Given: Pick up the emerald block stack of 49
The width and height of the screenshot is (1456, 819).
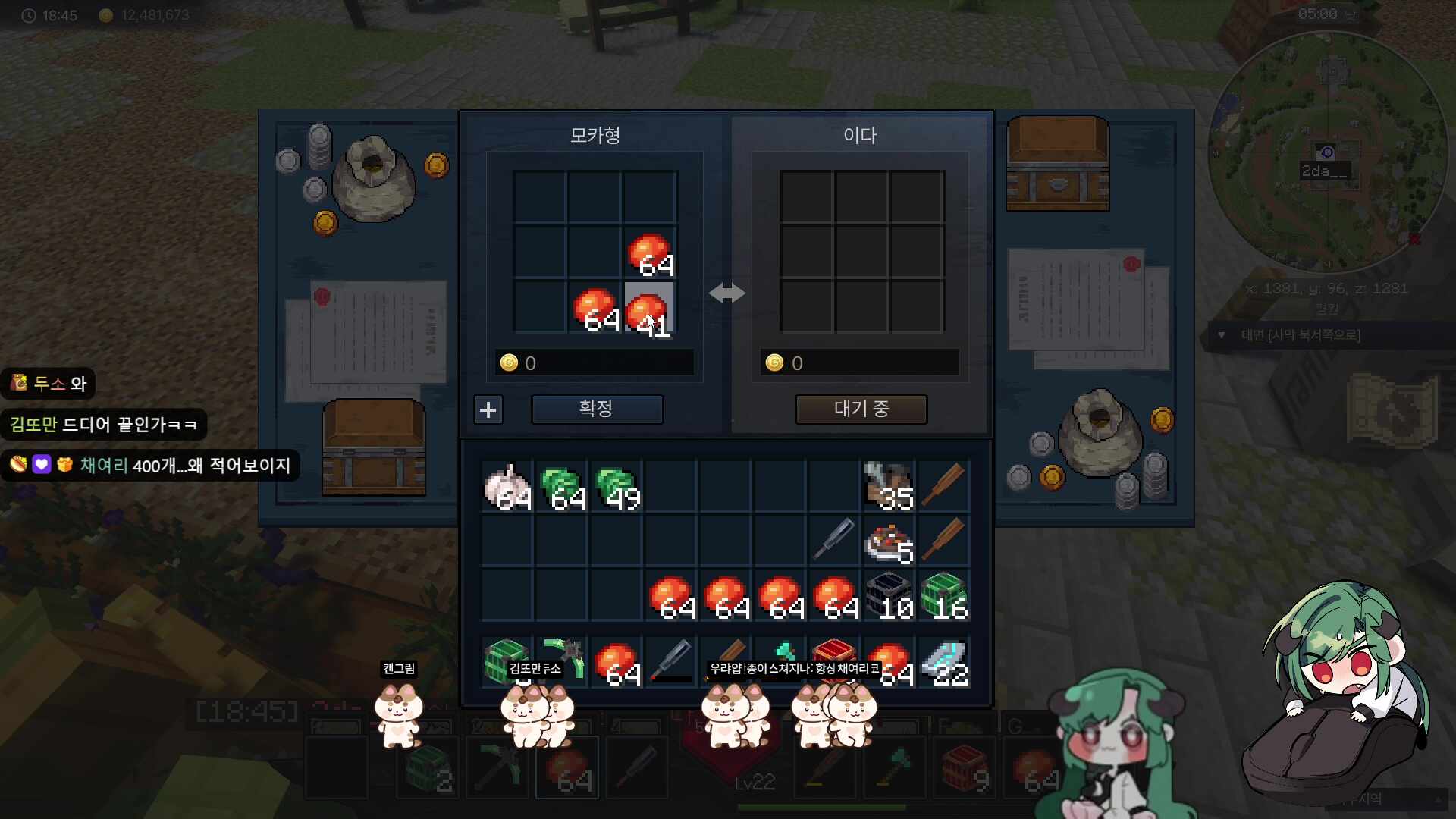Looking at the screenshot, I should pos(618,486).
